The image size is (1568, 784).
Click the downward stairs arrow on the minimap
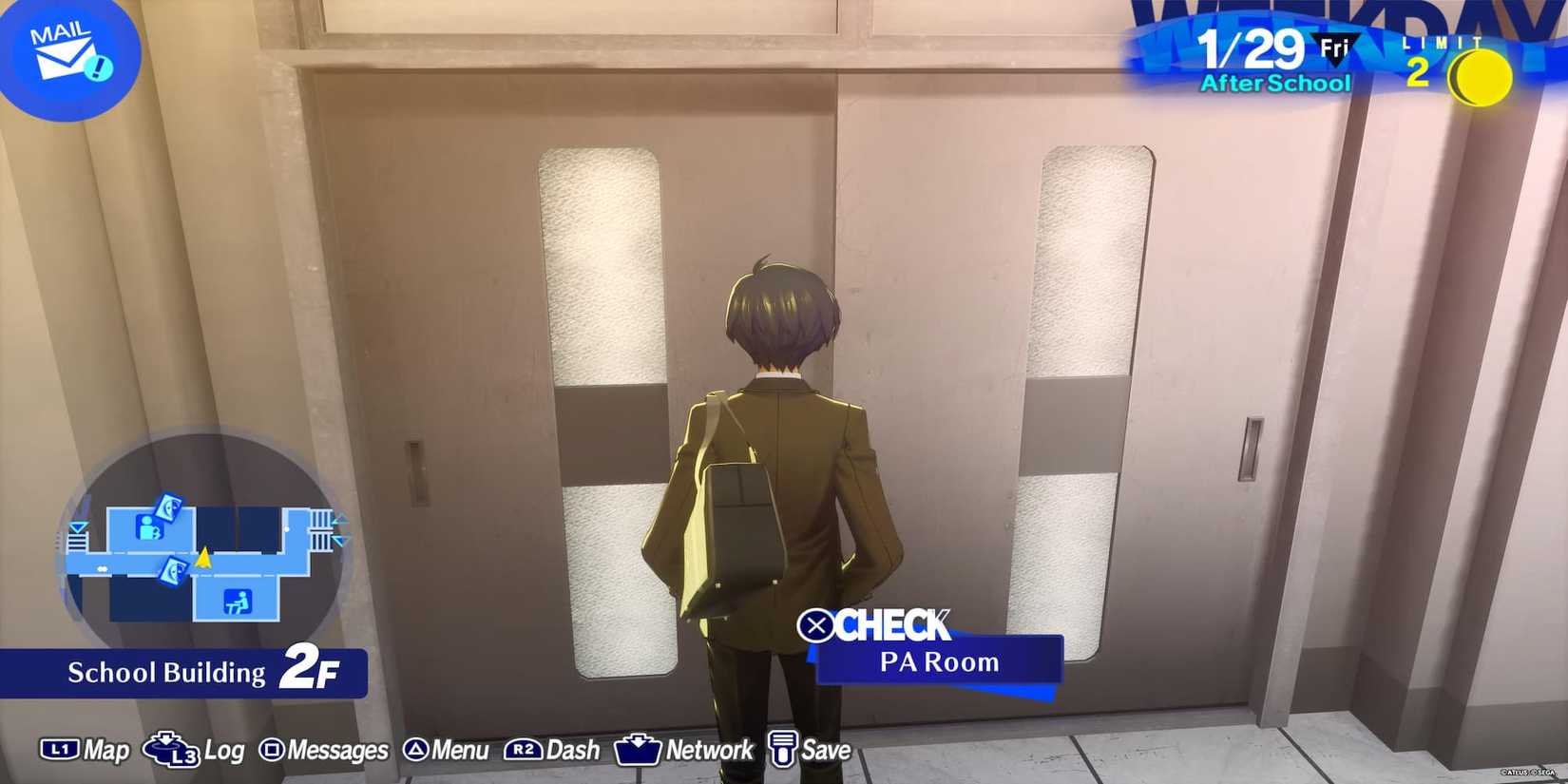point(340,539)
